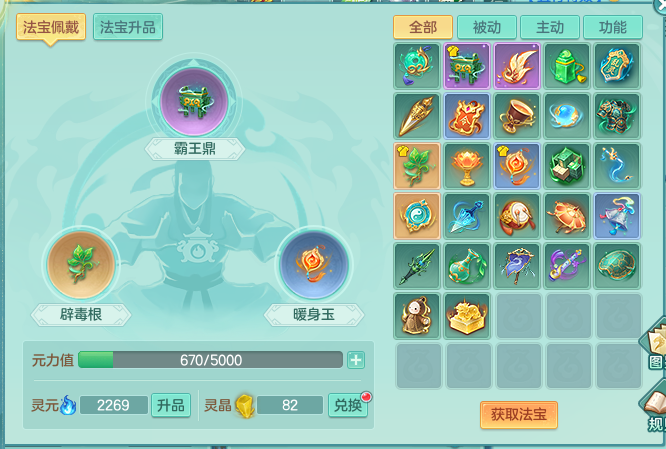Add 元力值 with the plus button
Image resolution: width=666 pixels, height=449 pixels.
(x=355, y=360)
